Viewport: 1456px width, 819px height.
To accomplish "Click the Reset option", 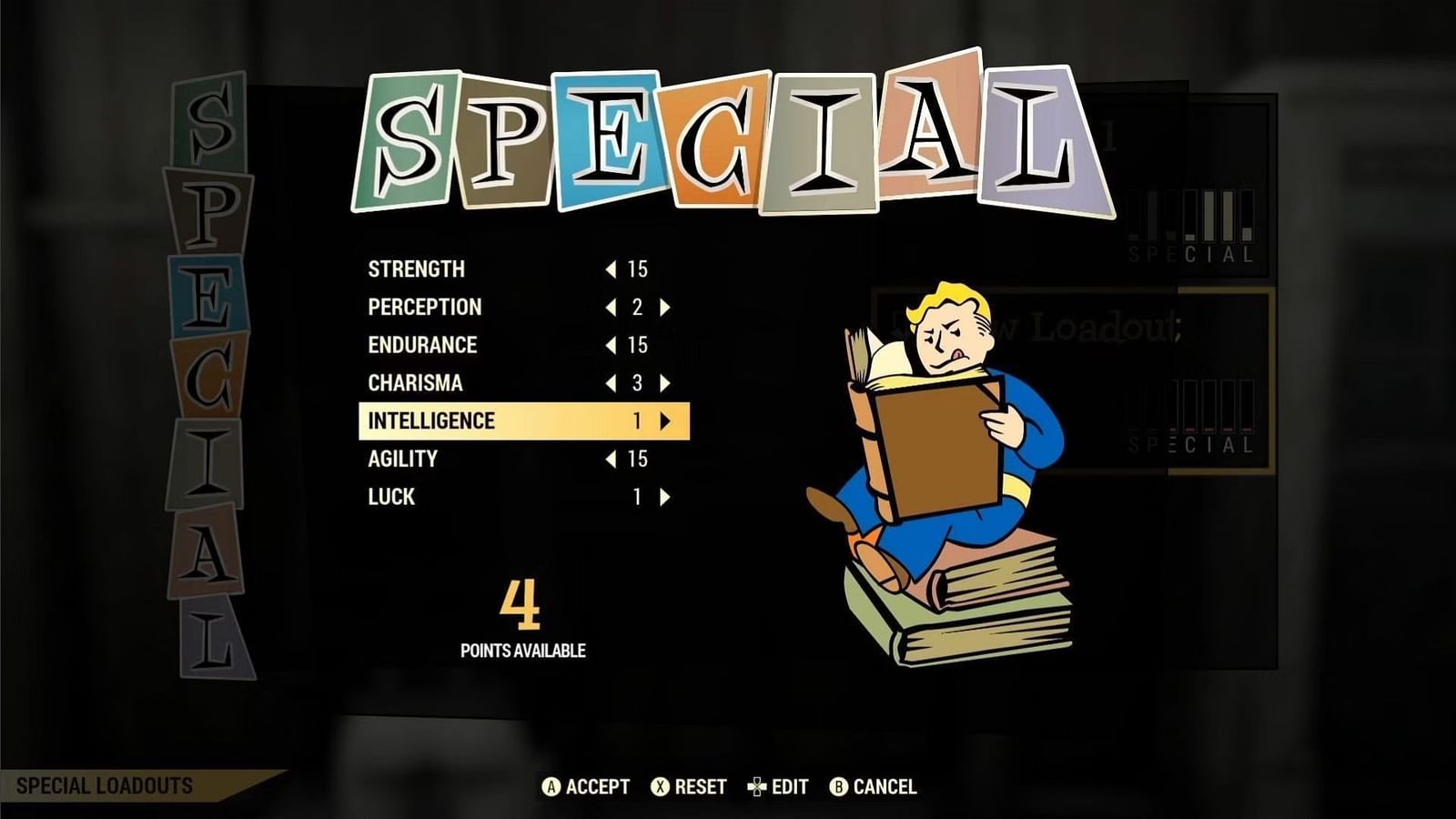I will click(x=701, y=786).
